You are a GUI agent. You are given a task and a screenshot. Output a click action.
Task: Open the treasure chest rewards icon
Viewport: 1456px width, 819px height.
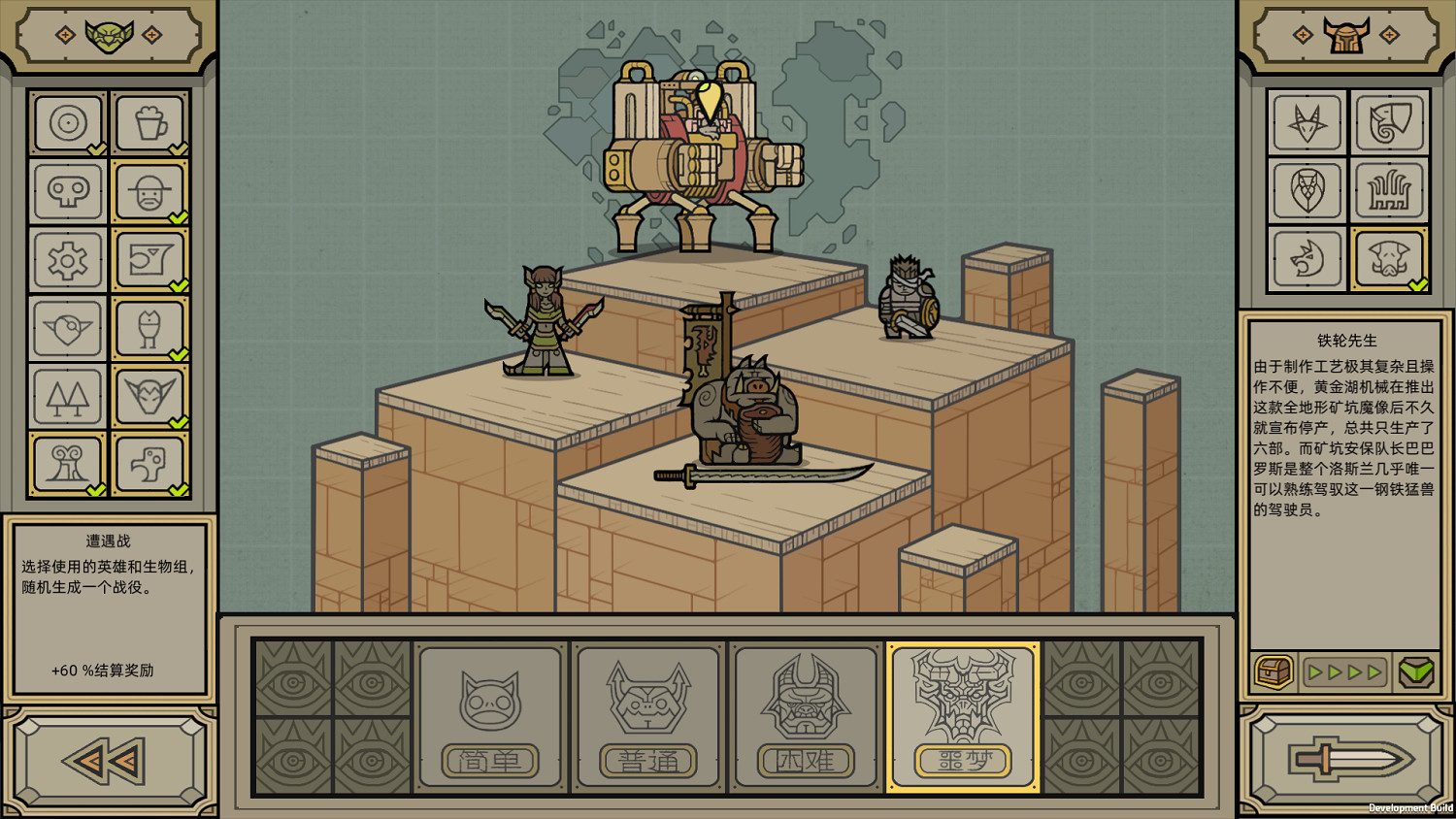(x=1274, y=671)
